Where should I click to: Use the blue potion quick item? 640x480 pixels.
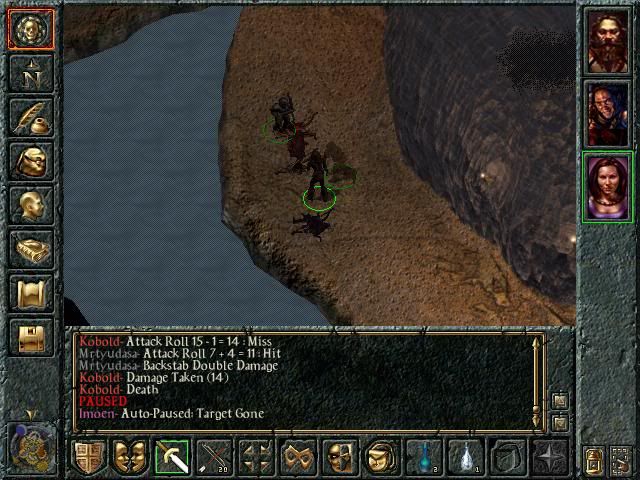424,457
